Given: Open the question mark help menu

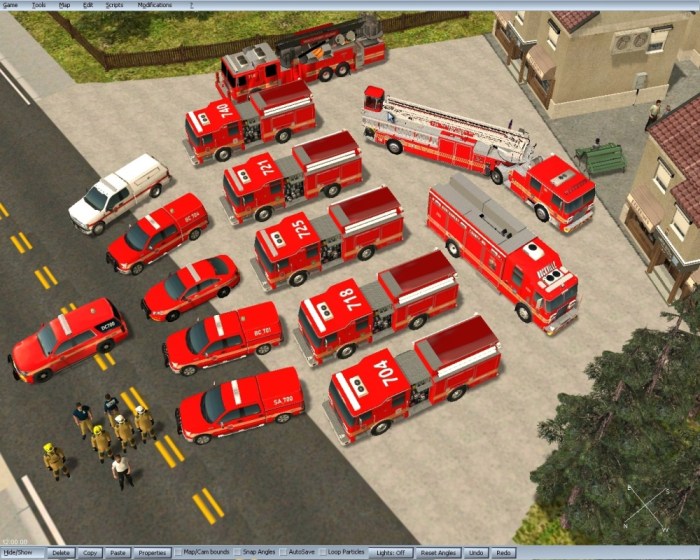Looking at the screenshot, I should (x=191, y=5).
